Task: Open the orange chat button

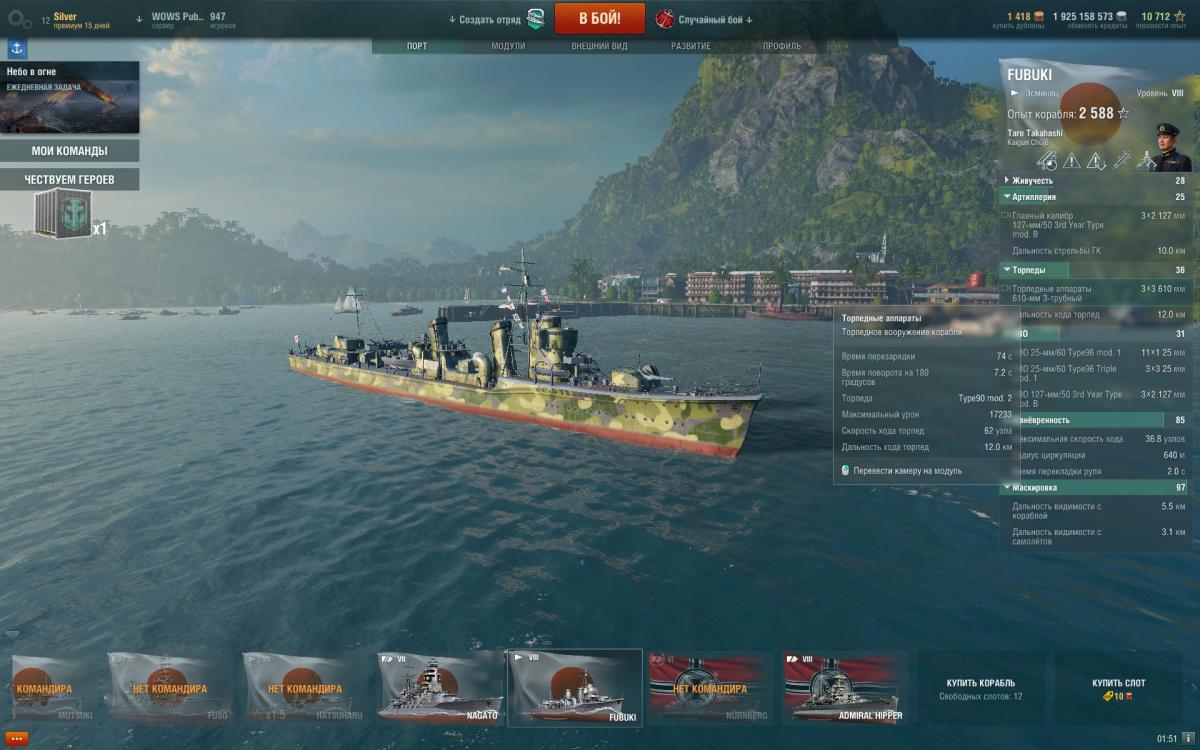Action: 16,738
